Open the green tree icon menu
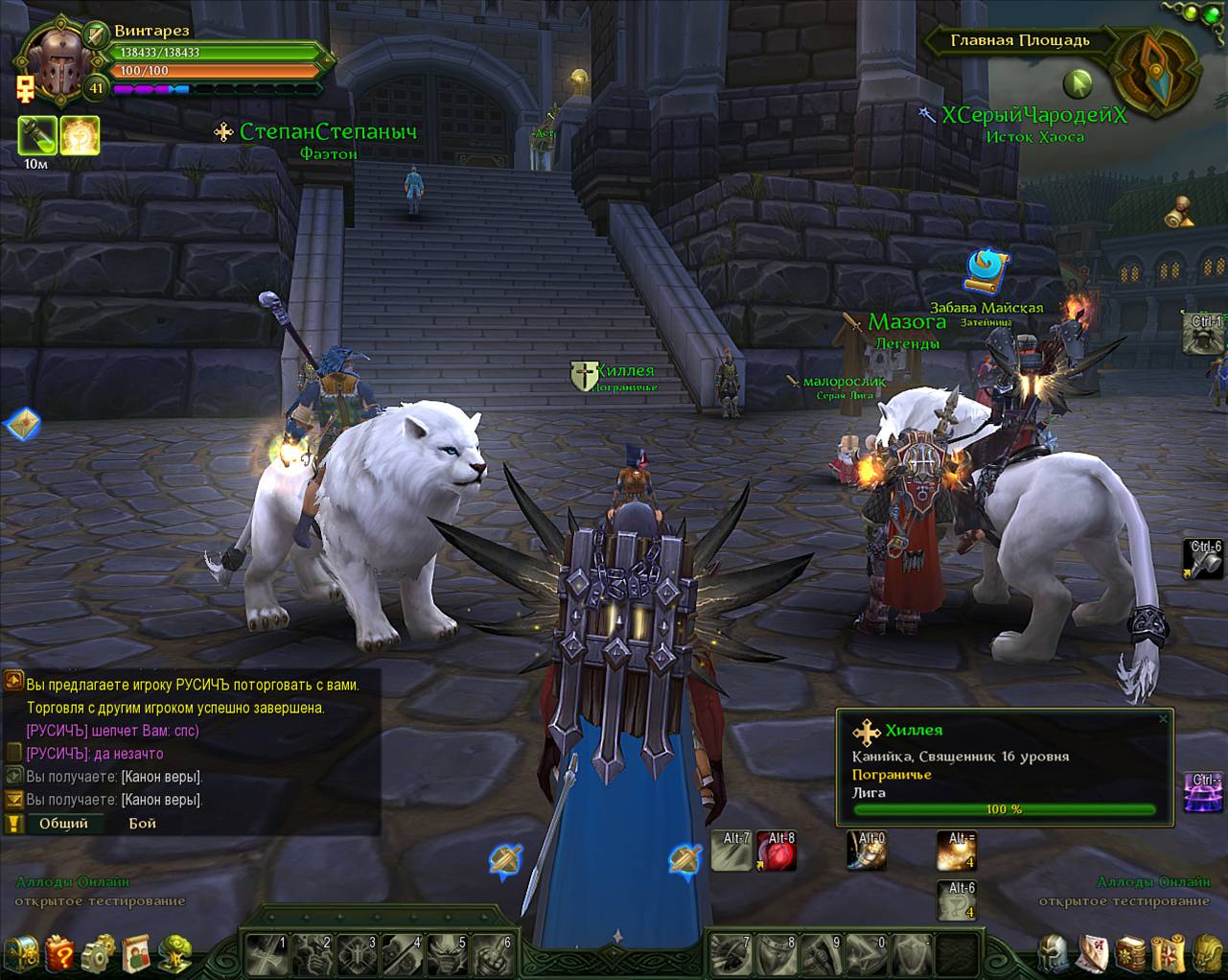1228x980 pixels. pos(174,953)
